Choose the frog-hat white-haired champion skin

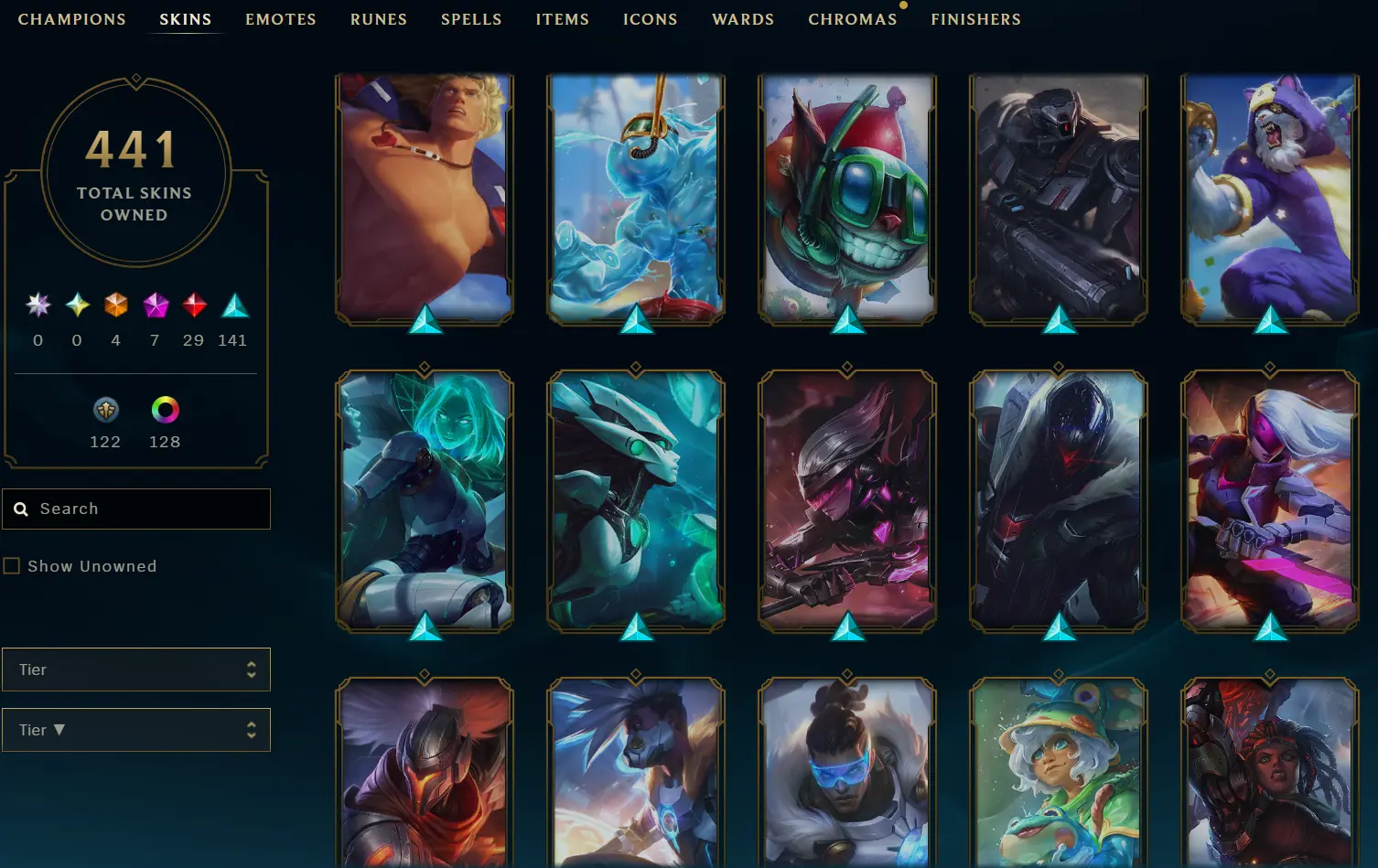pos(1059,773)
